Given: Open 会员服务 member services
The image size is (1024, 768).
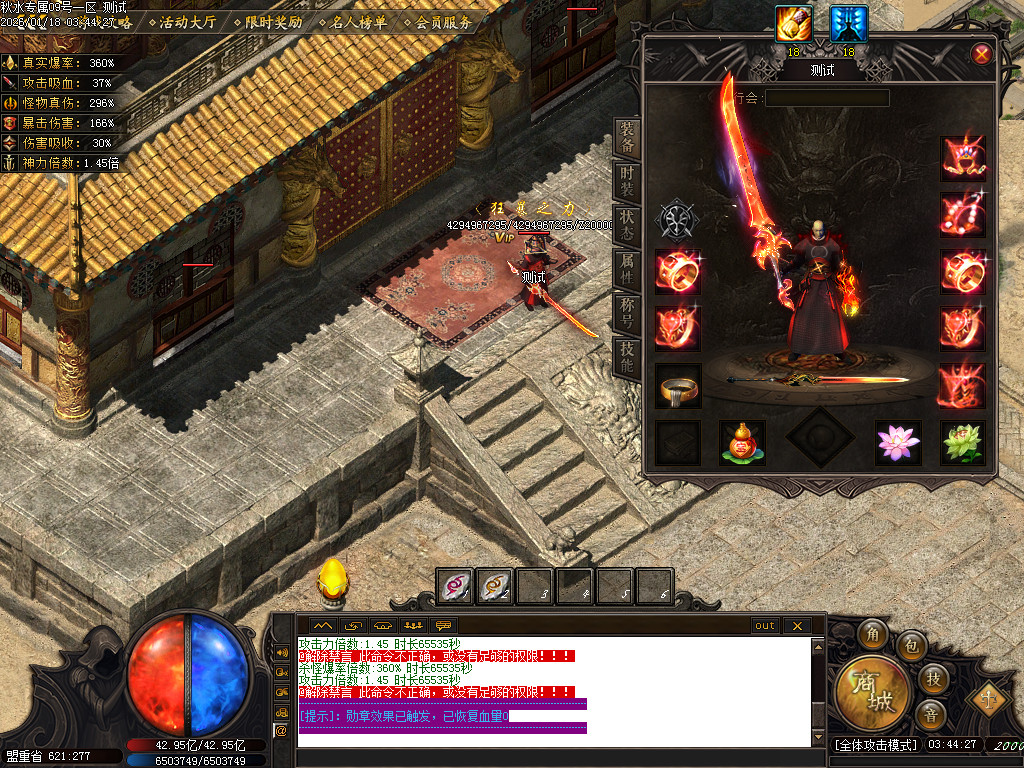Looking at the screenshot, I should point(438,22).
